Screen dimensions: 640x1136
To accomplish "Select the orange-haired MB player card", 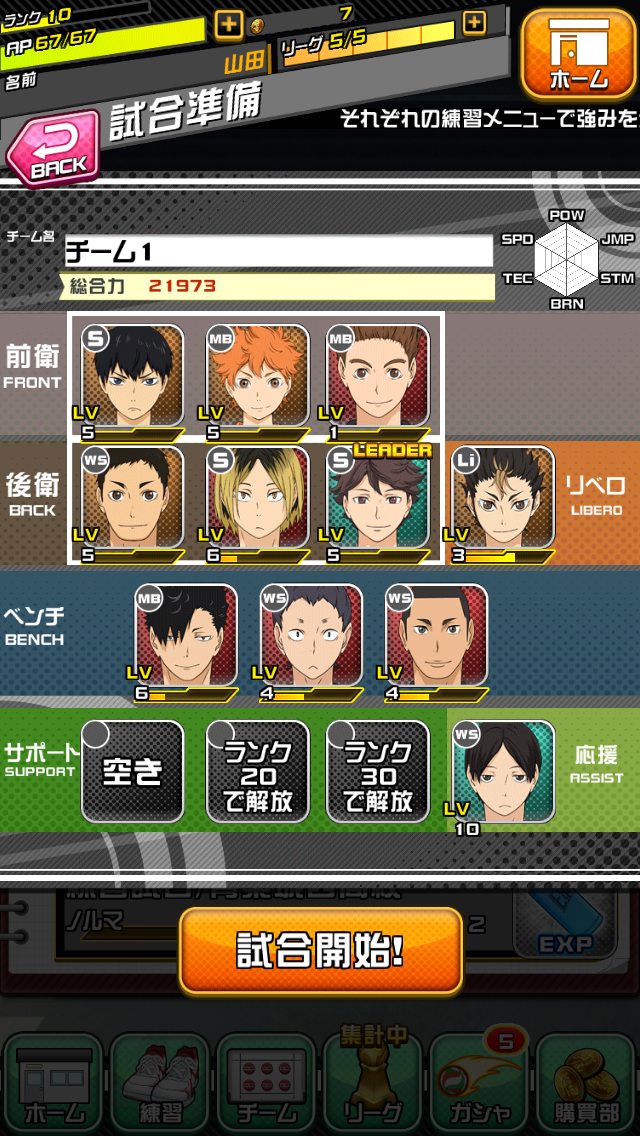I will (x=258, y=378).
